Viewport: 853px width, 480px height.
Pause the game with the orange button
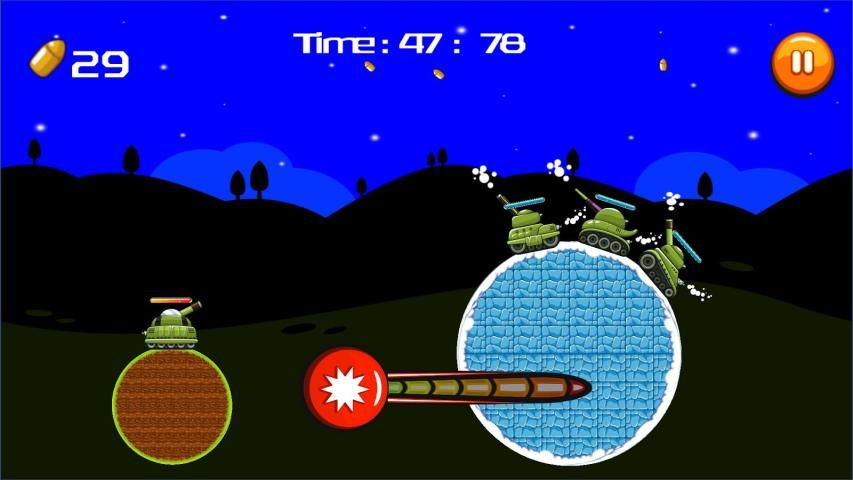tap(802, 63)
